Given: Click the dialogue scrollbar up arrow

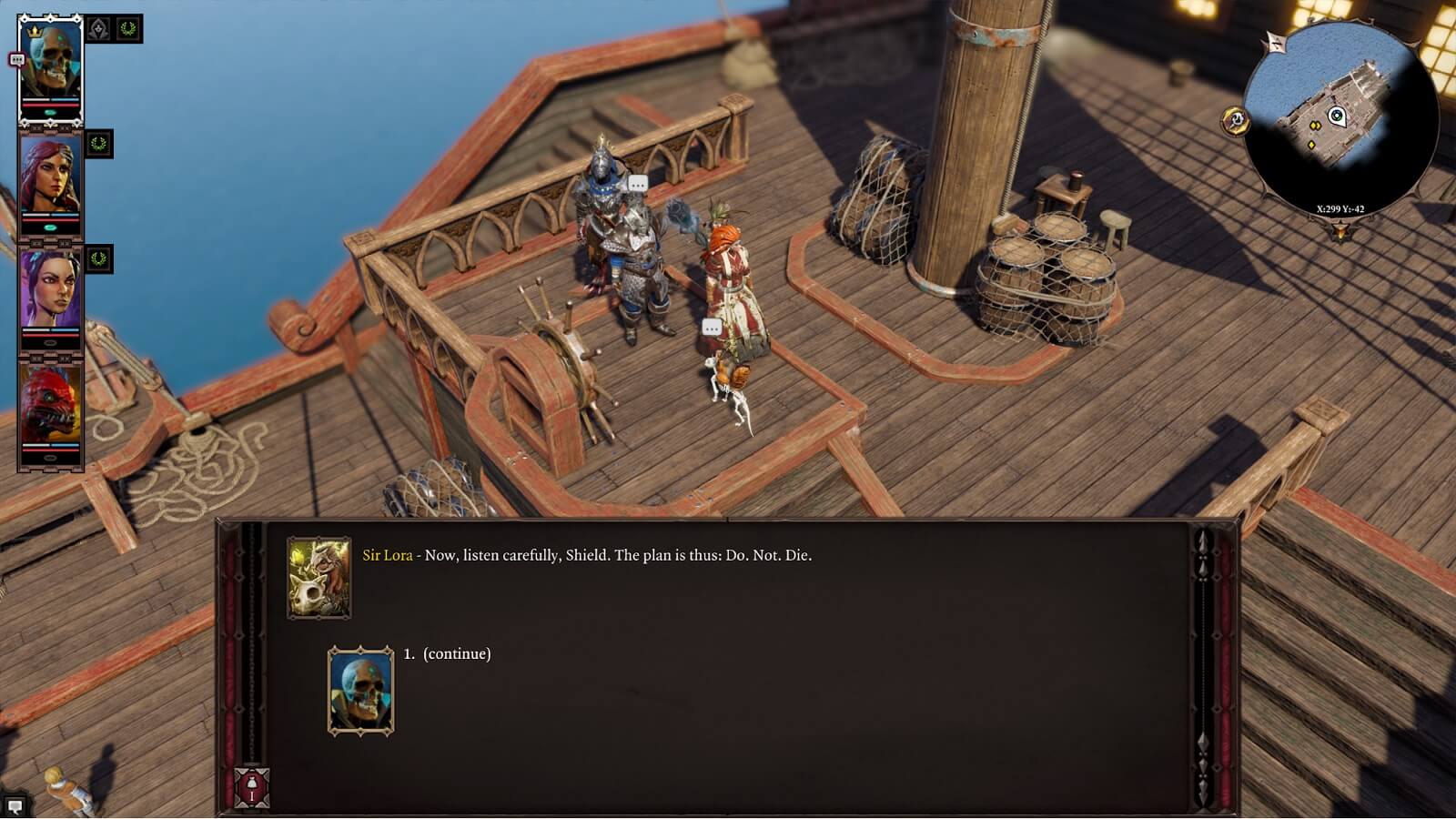Looking at the screenshot, I should point(1202,543).
